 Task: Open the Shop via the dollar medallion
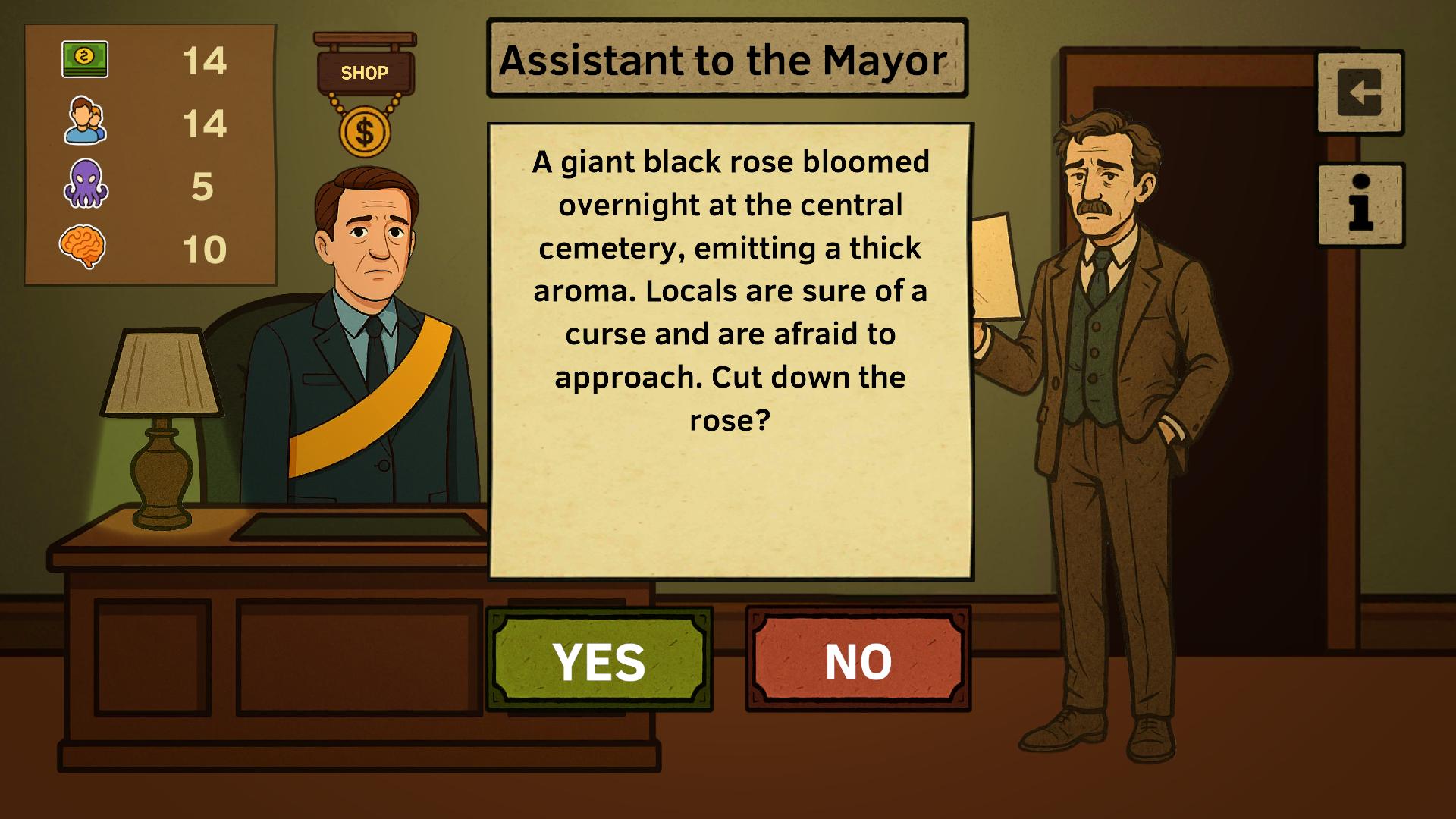point(365,132)
